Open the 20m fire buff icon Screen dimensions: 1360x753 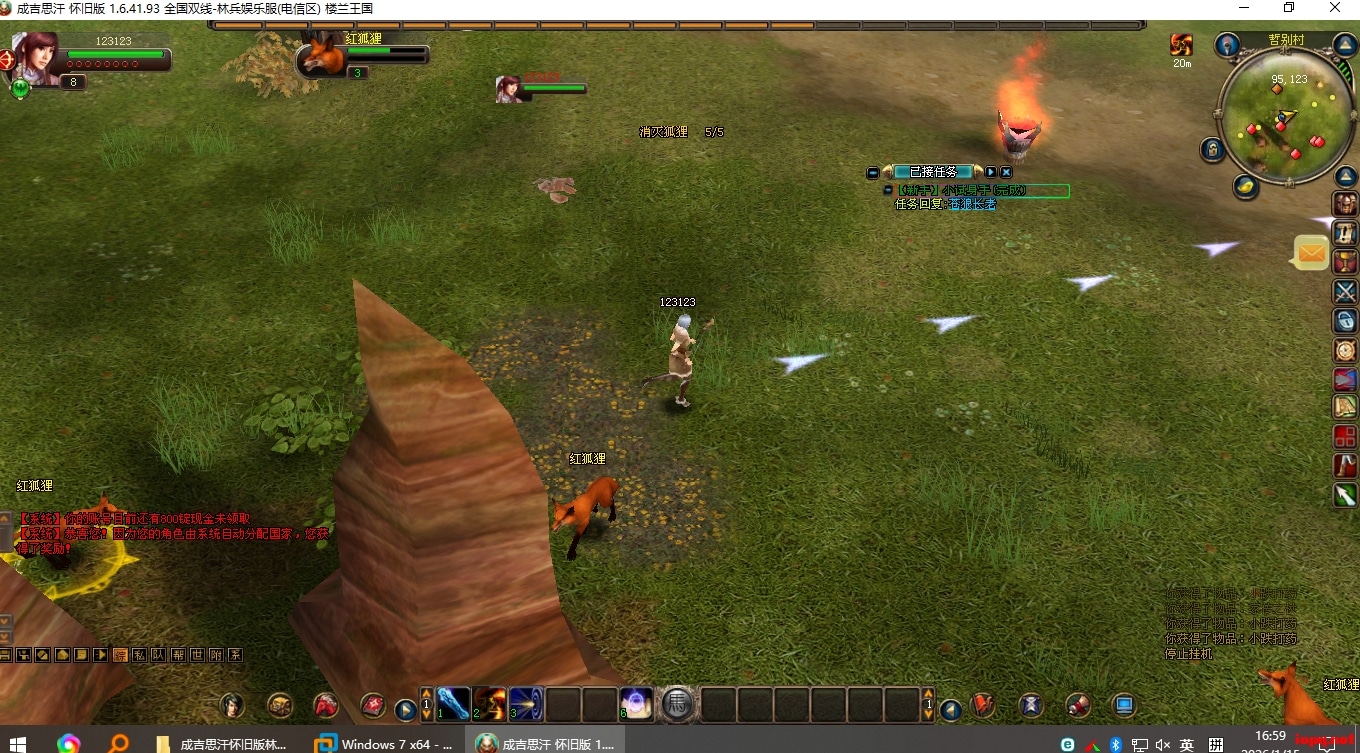[x=1182, y=45]
